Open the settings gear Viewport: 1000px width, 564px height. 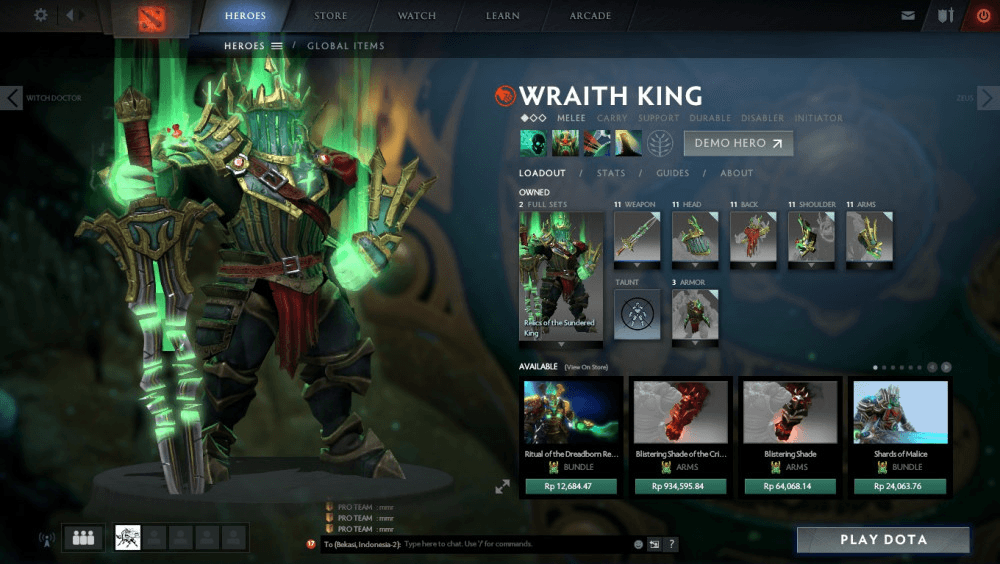(41, 15)
